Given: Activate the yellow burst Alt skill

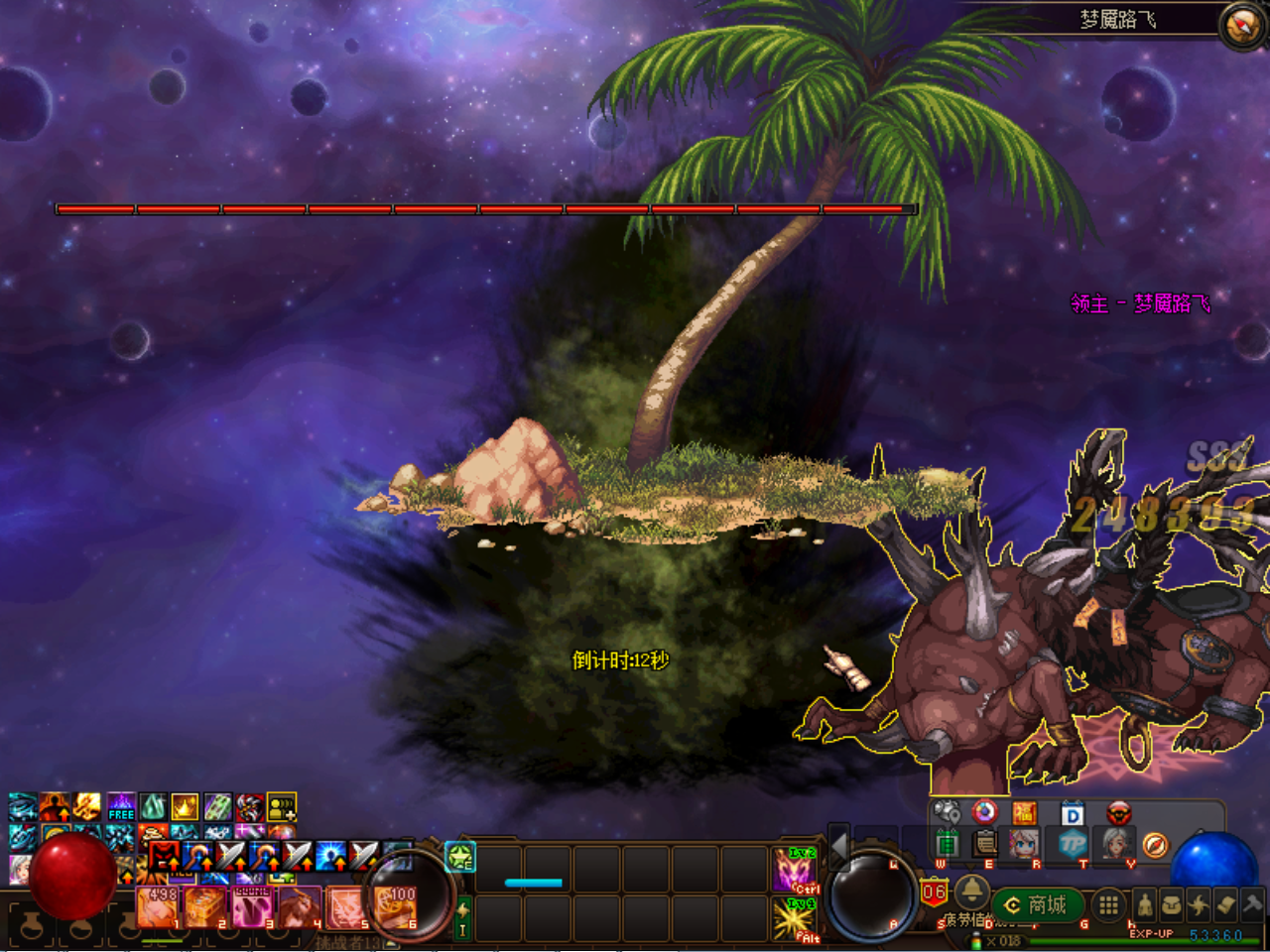Looking at the screenshot, I should coord(794,919).
